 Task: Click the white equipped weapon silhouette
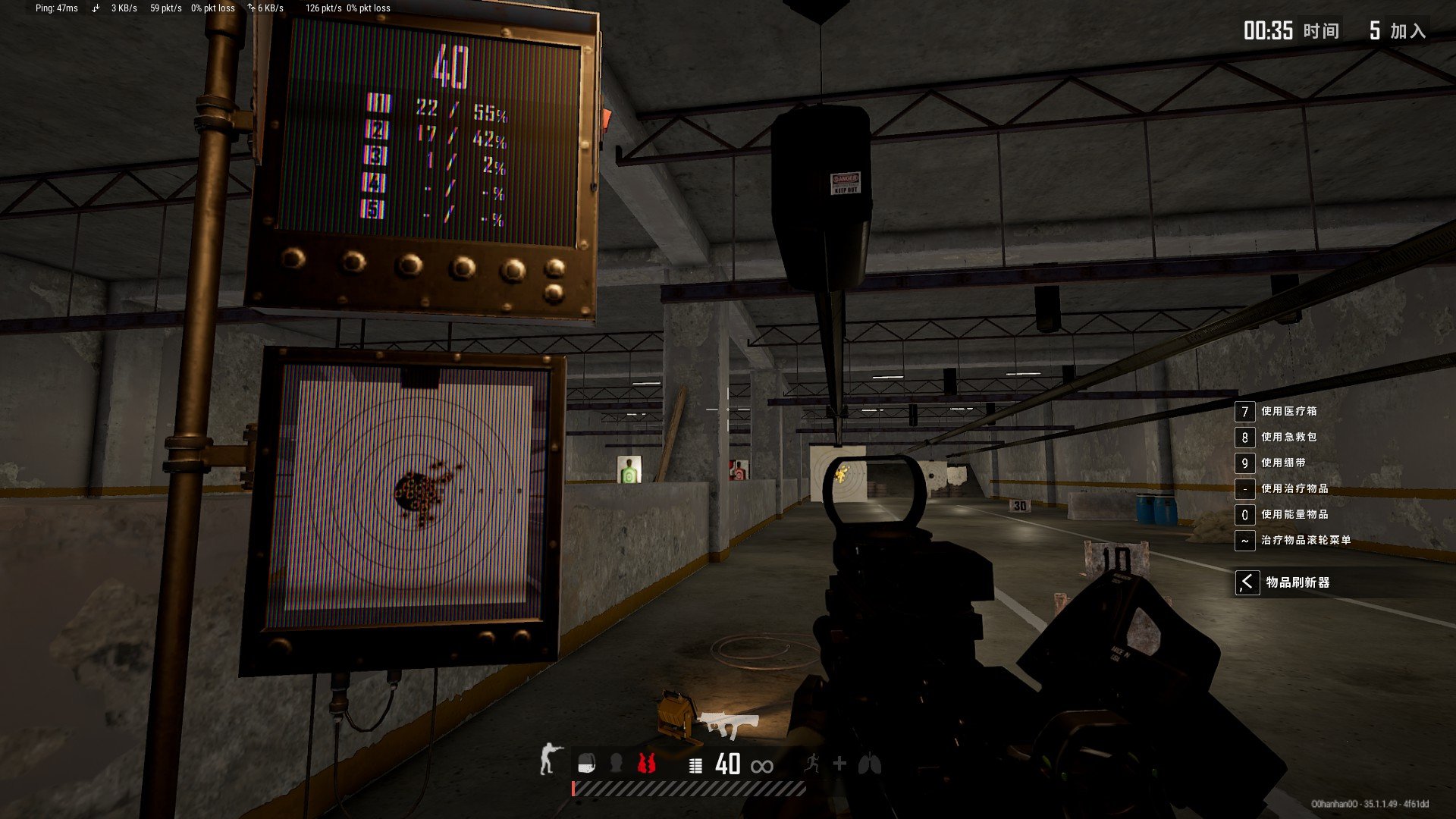pos(729,725)
